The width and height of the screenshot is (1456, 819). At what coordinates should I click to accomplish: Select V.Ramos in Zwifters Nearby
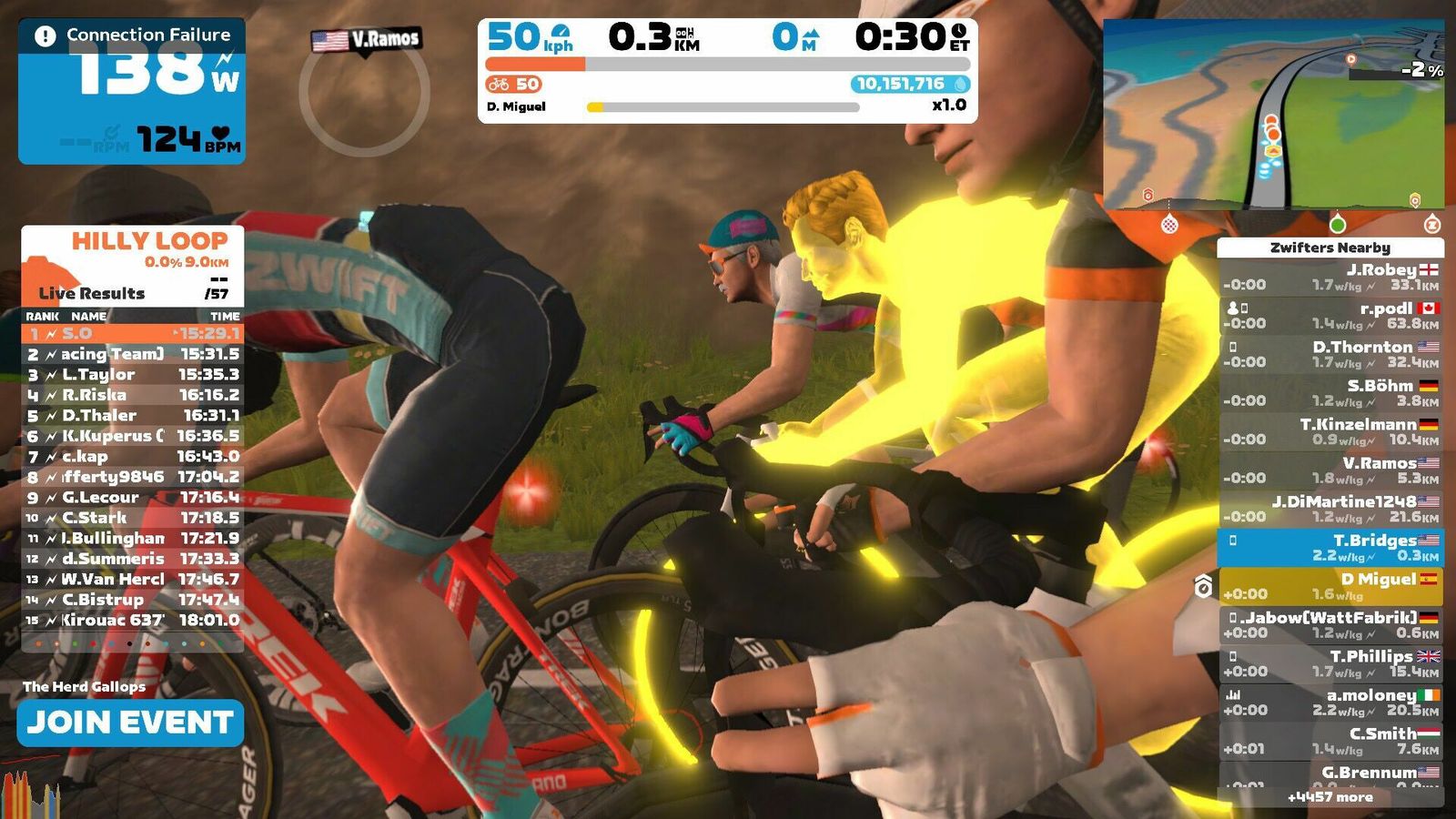1330,470
